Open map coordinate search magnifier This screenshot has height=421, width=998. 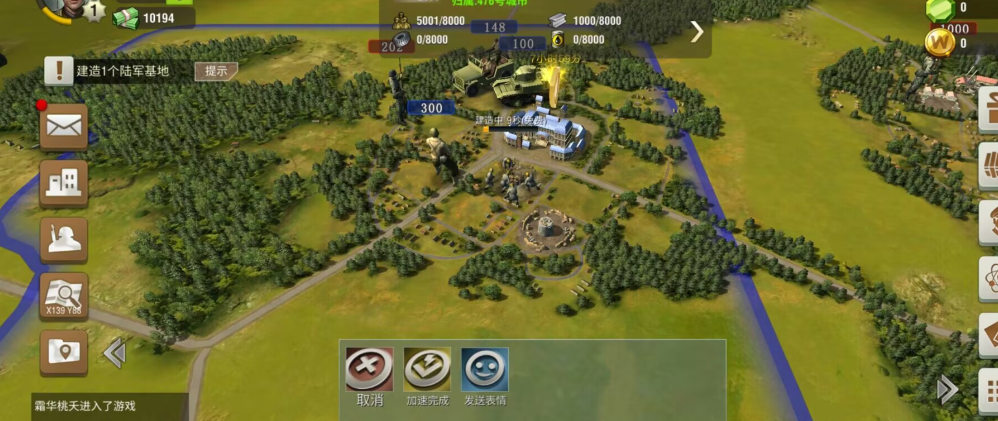64,296
